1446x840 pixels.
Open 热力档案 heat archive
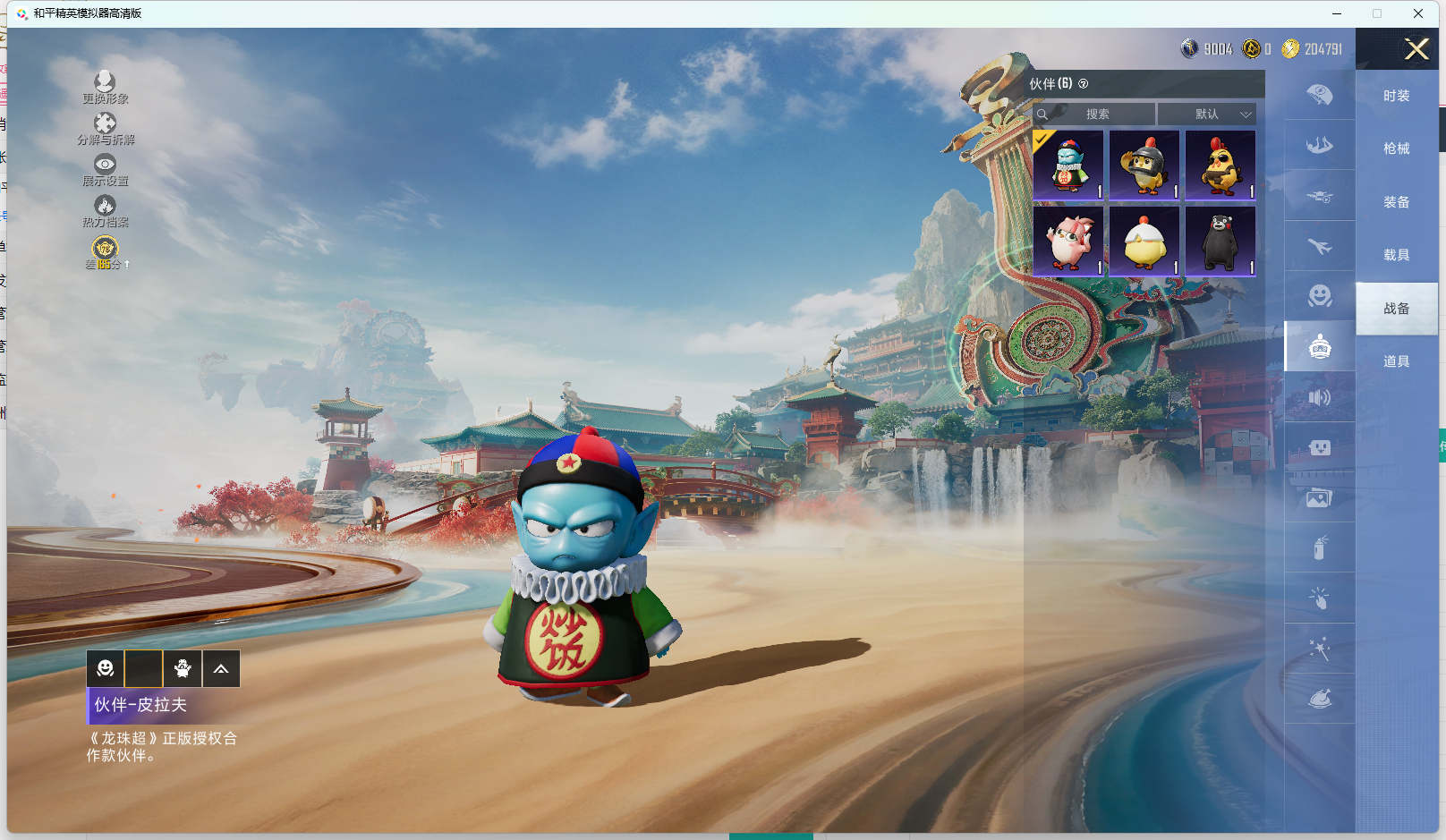coord(105,211)
